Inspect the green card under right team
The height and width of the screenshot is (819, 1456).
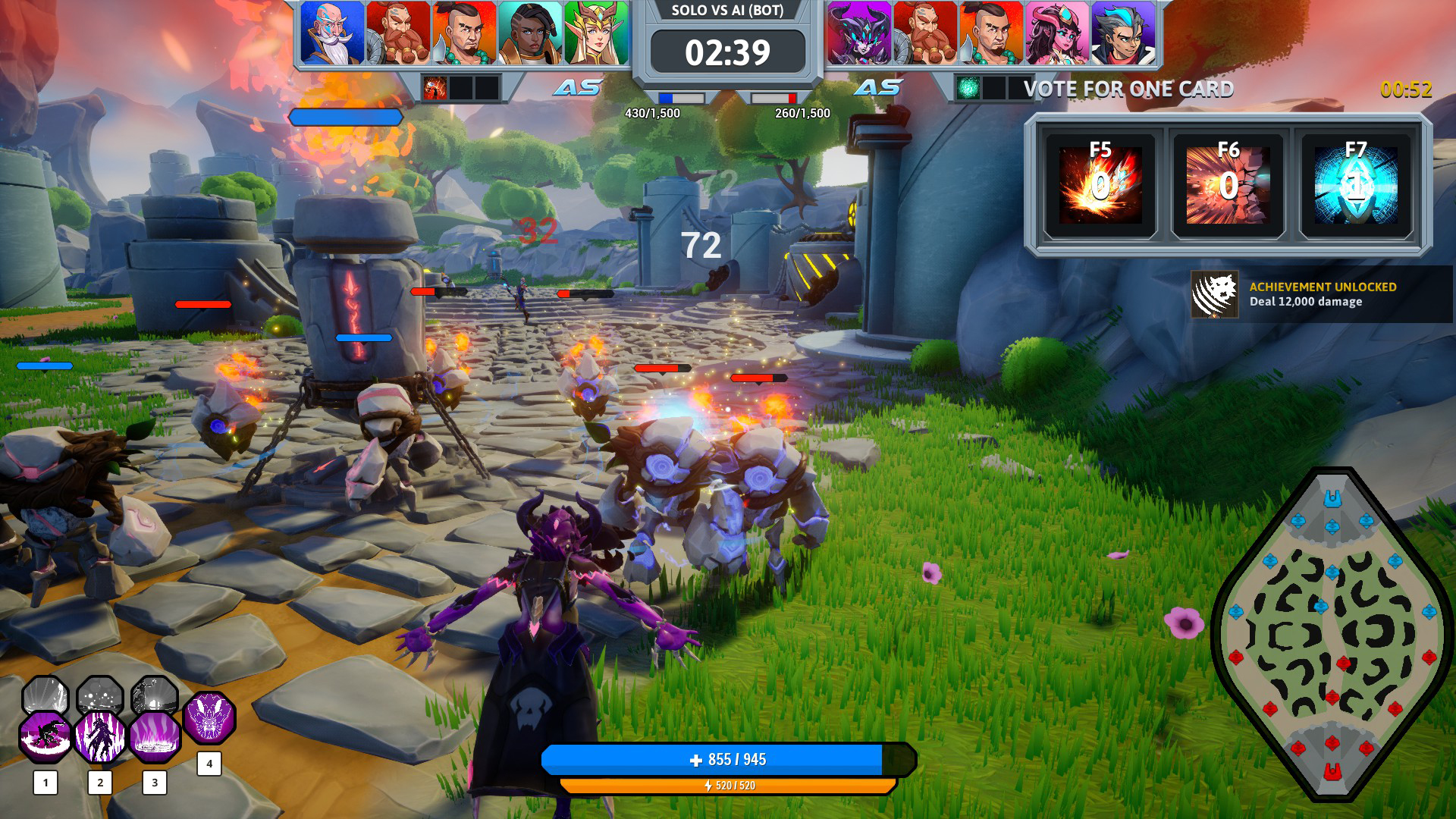click(968, 89)
